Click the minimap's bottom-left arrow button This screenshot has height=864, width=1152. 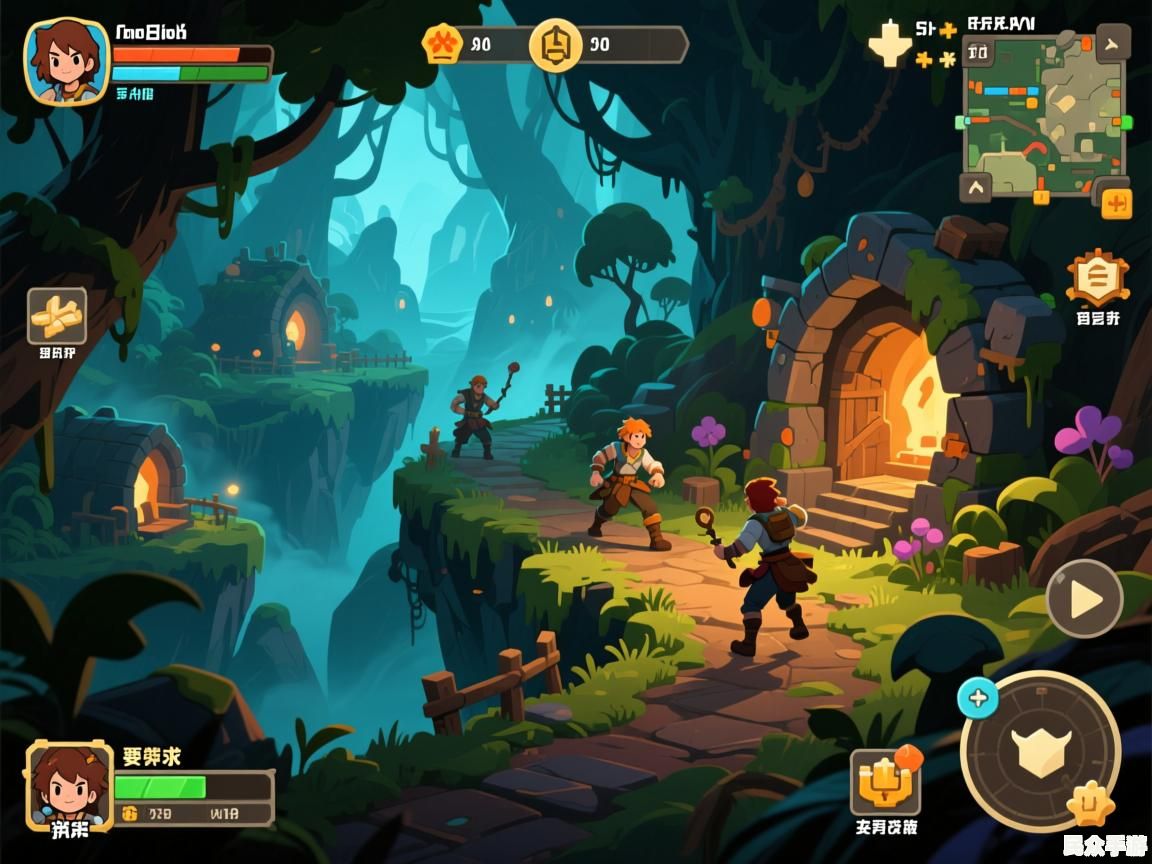(x=976, y=187)
